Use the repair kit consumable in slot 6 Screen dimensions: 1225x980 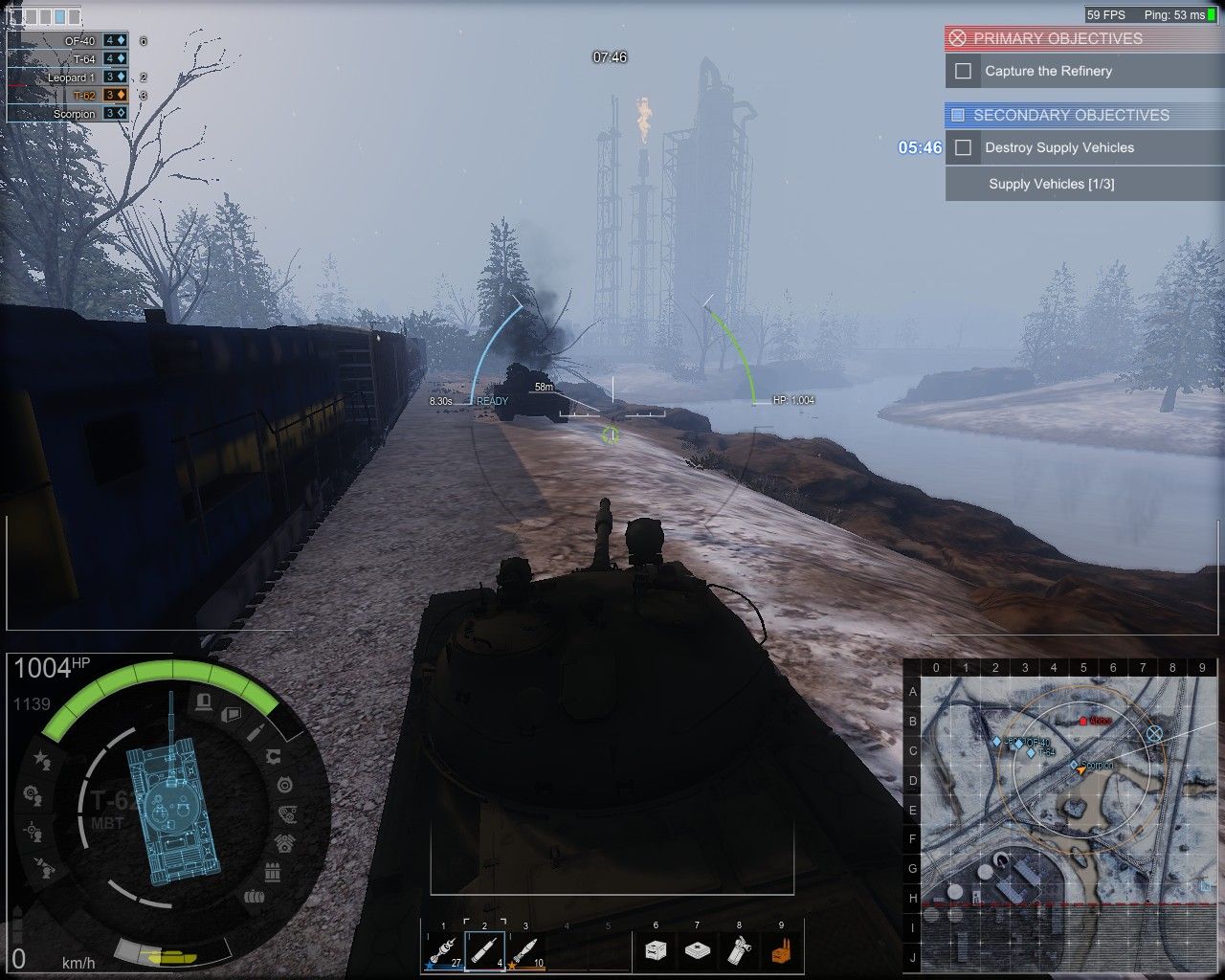point(656,950)
